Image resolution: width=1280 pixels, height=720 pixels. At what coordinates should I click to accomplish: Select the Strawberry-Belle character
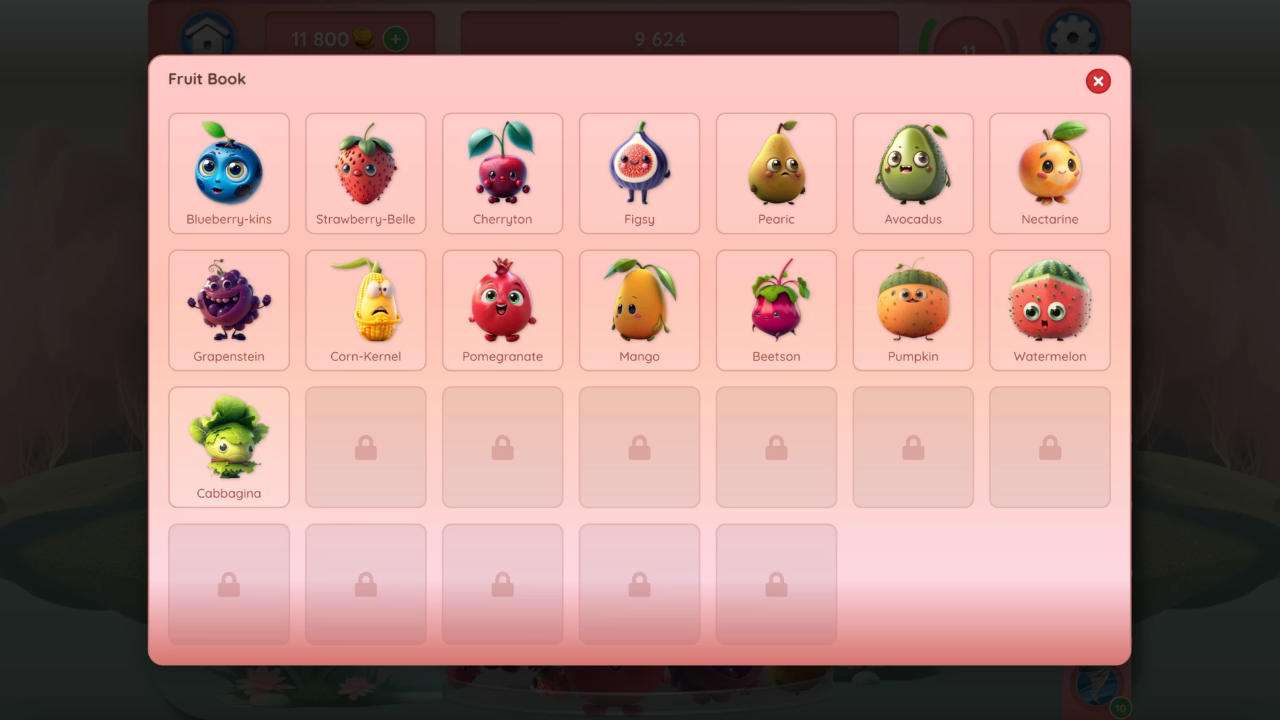[366, 173]
